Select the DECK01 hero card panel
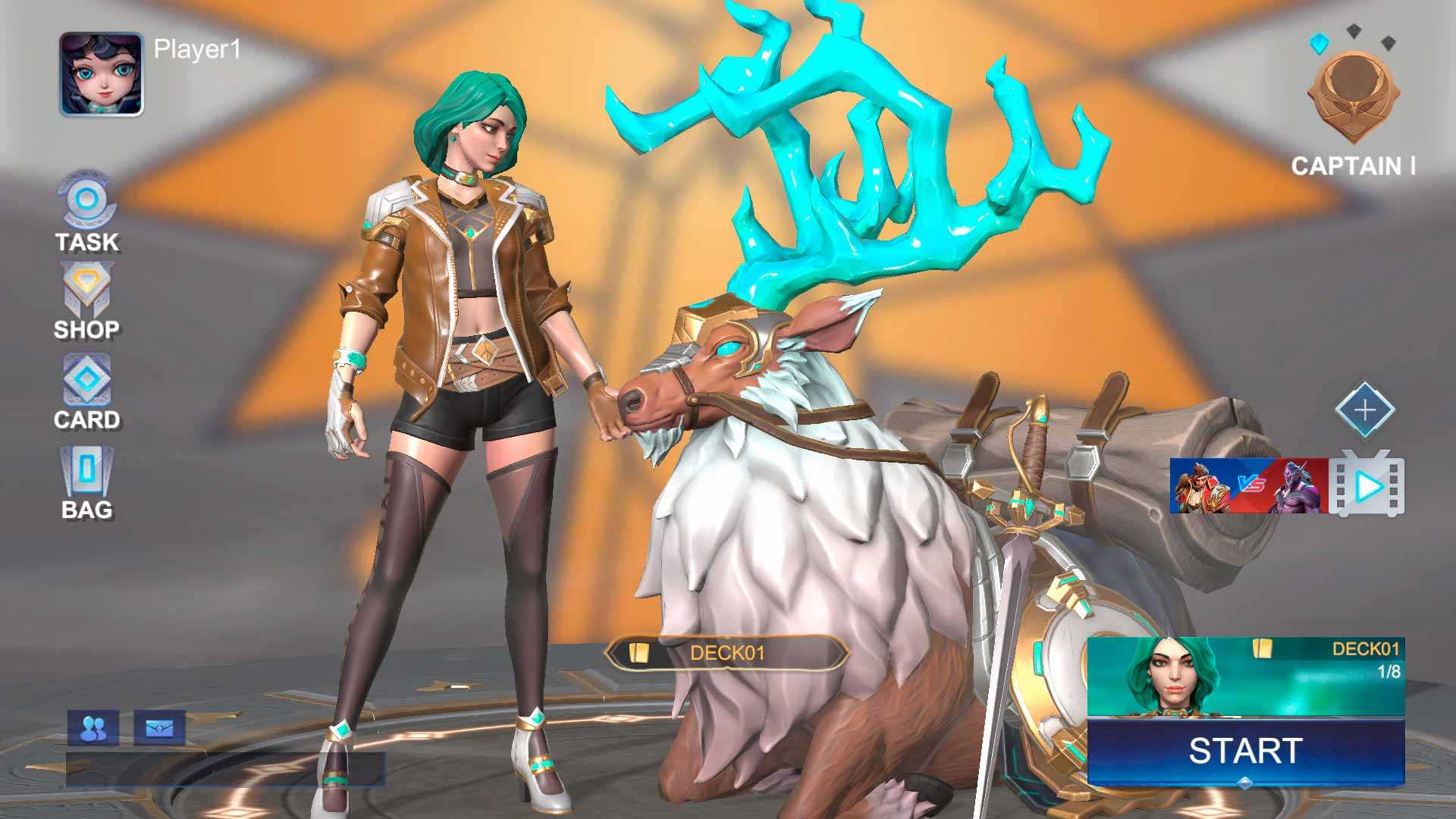1456x819 pixels. click(x=1245, y=677)
